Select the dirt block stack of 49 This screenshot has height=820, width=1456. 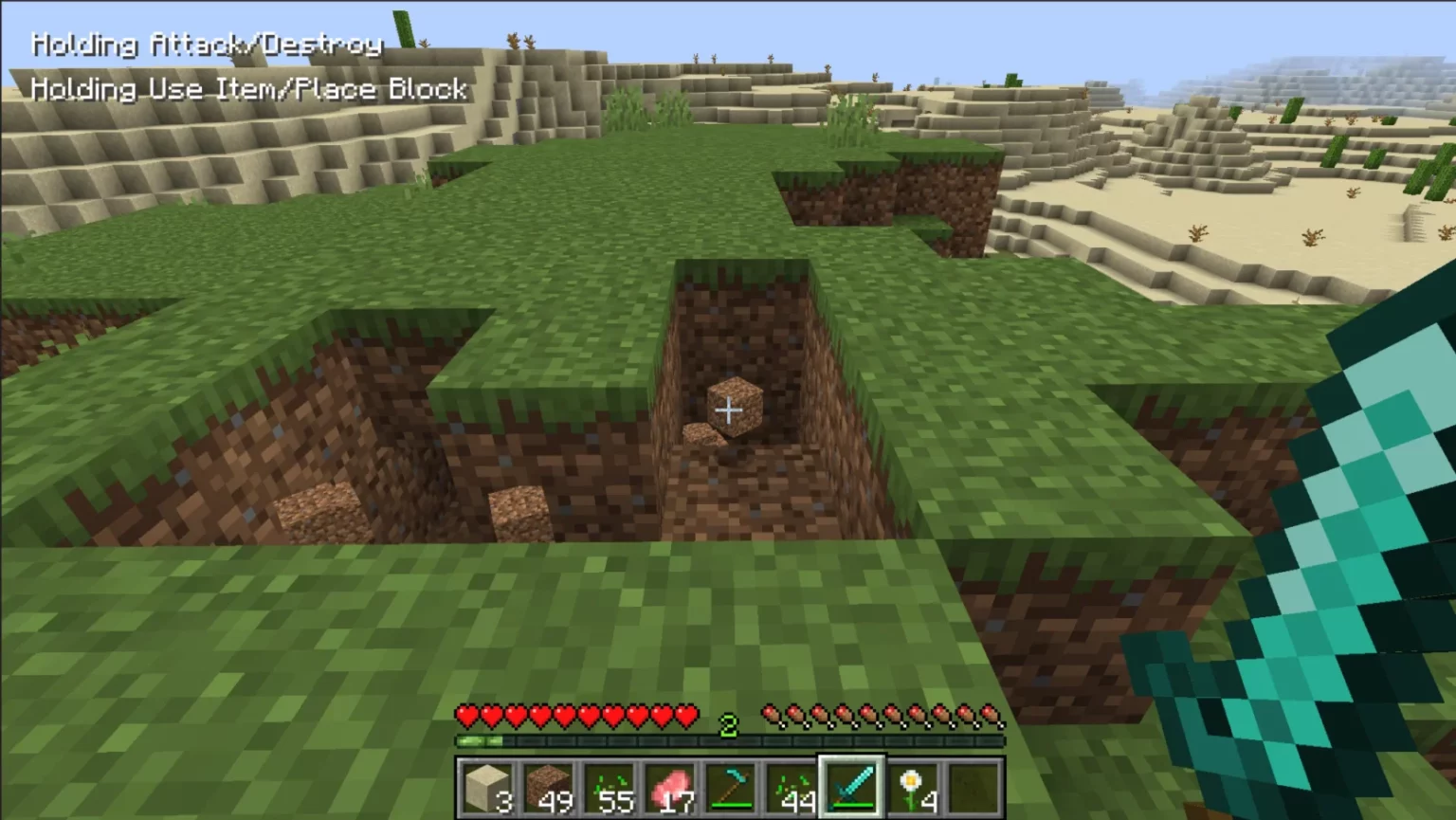click(547, 788)
